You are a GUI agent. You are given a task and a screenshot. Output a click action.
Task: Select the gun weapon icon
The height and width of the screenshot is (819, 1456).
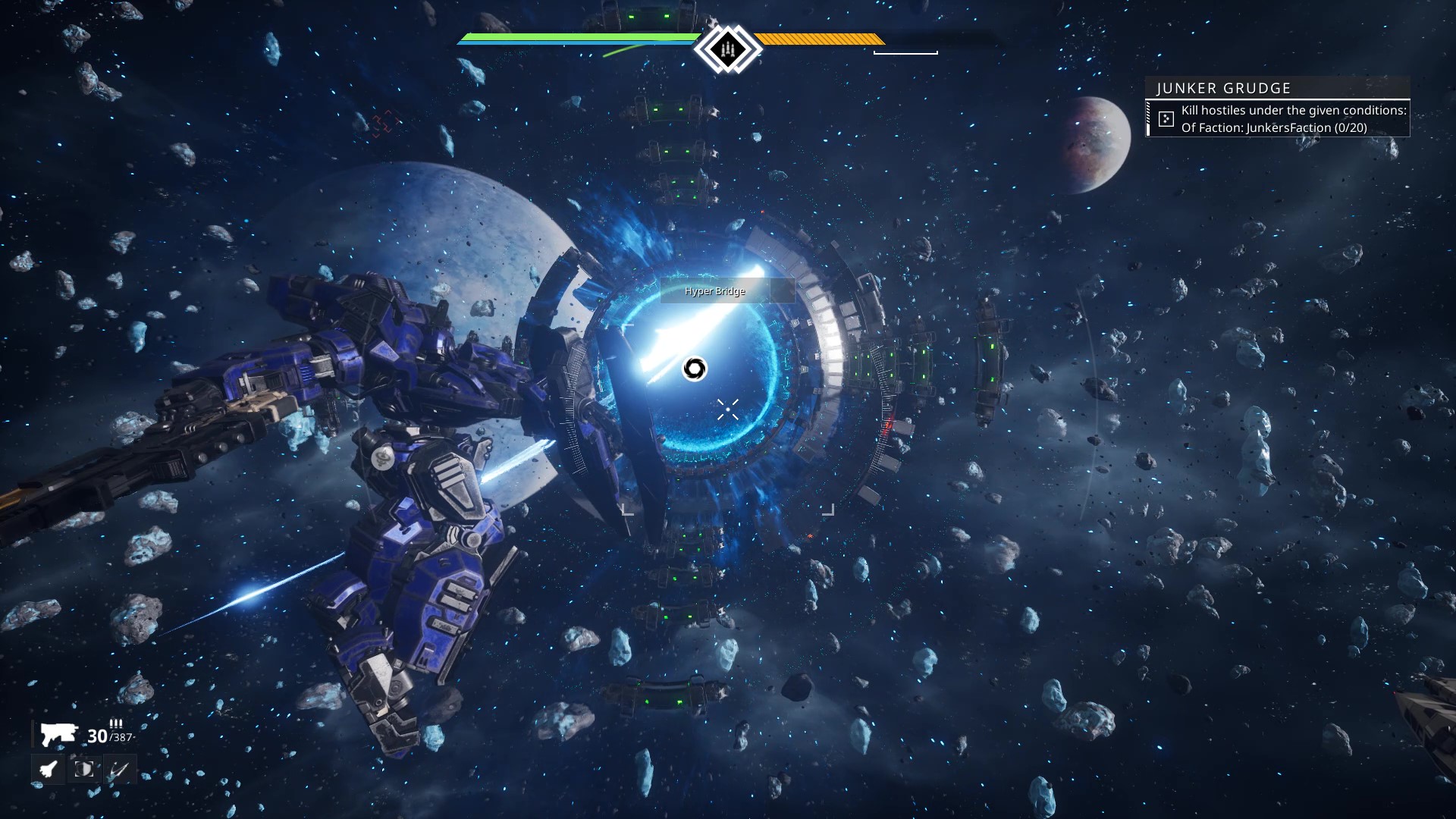point(58,734)
